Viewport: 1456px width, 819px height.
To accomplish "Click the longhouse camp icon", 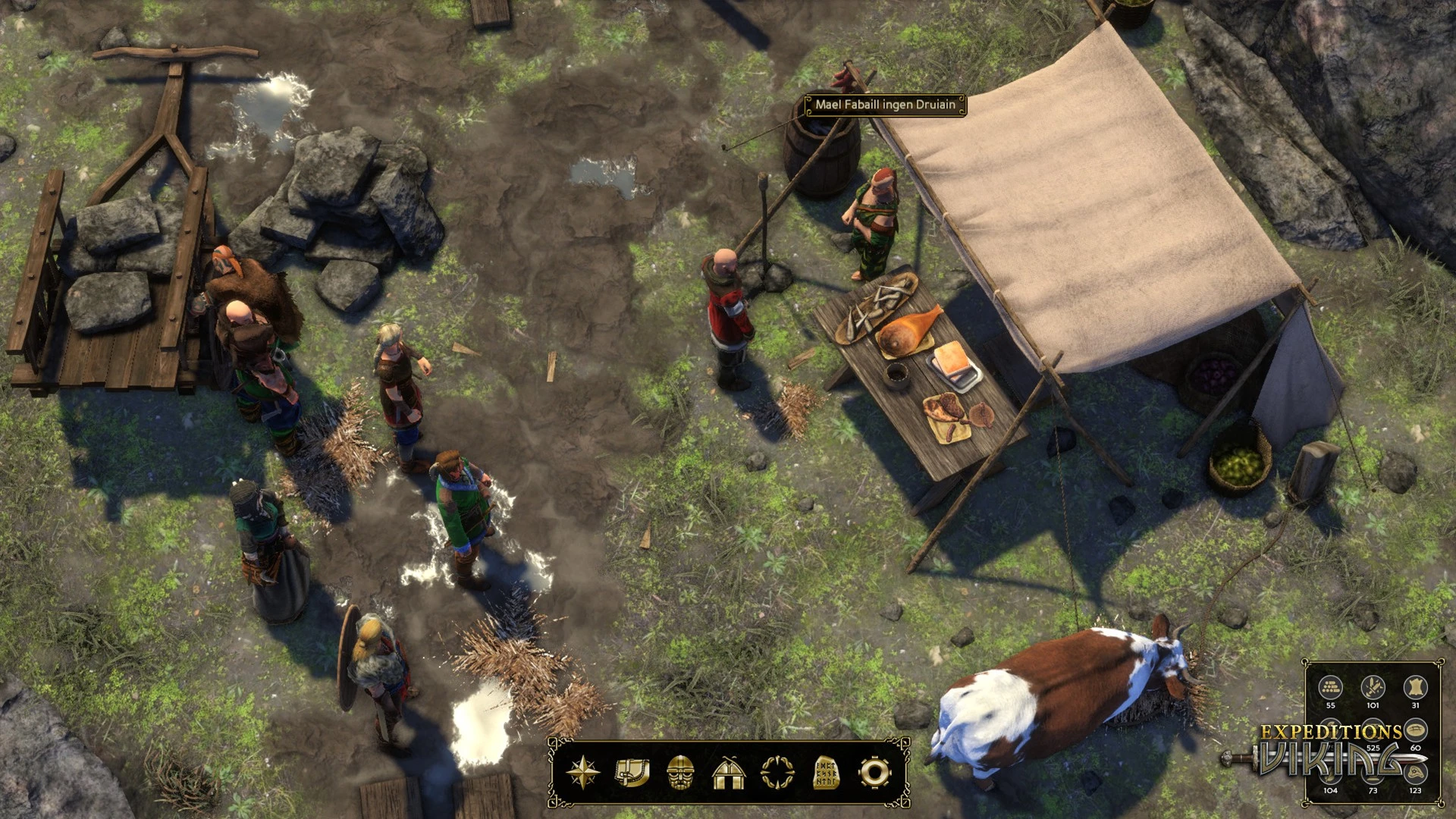I will pyautogui.click(x=729, y=773).
